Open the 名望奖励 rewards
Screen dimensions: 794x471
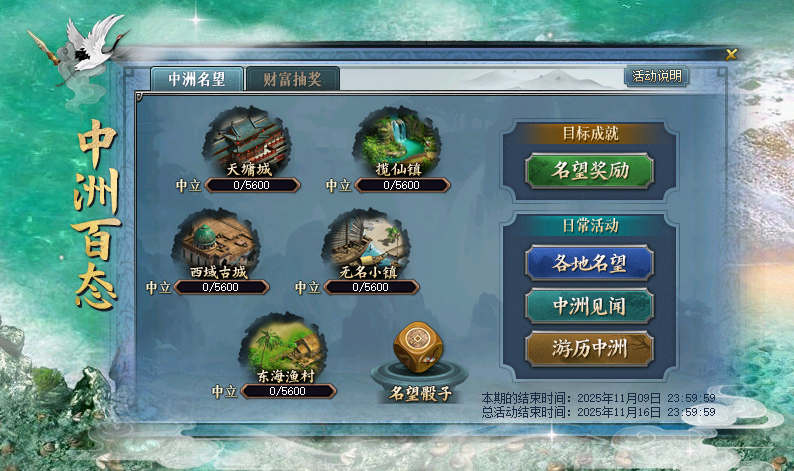click(590, 170)
